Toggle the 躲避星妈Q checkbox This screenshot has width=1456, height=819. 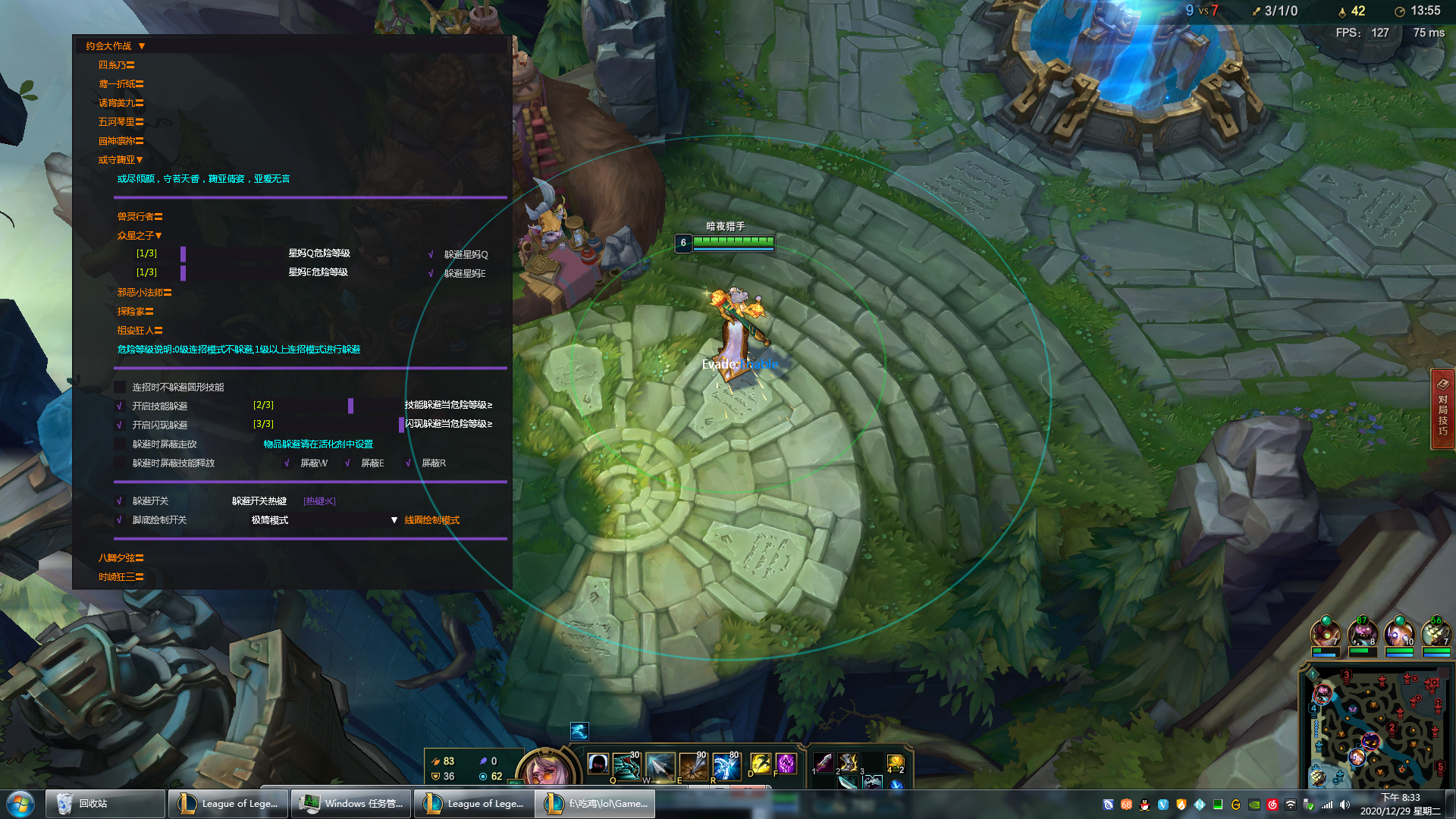click(x=431, y=255)
